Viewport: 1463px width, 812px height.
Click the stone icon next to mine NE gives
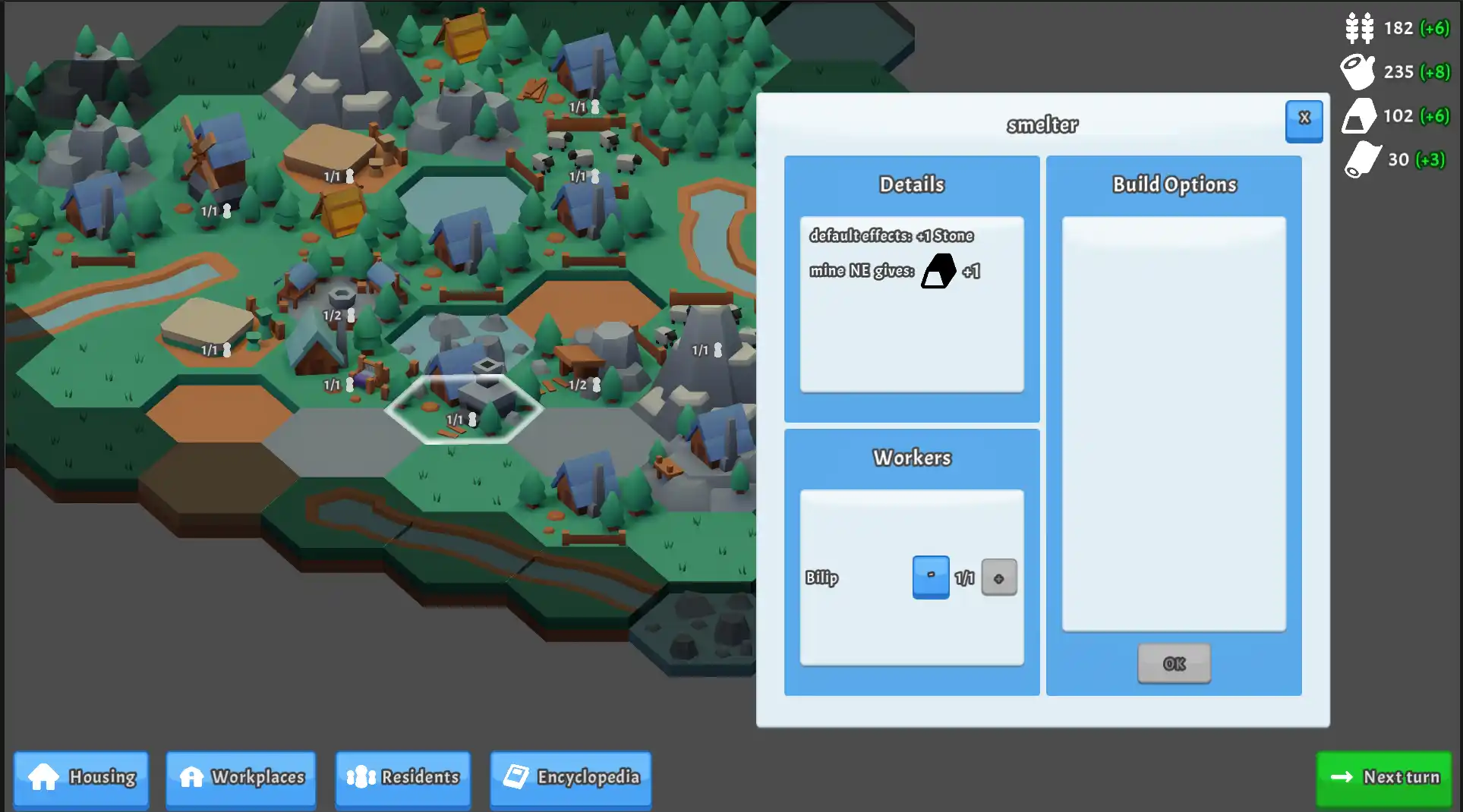(x=938, y=271)
